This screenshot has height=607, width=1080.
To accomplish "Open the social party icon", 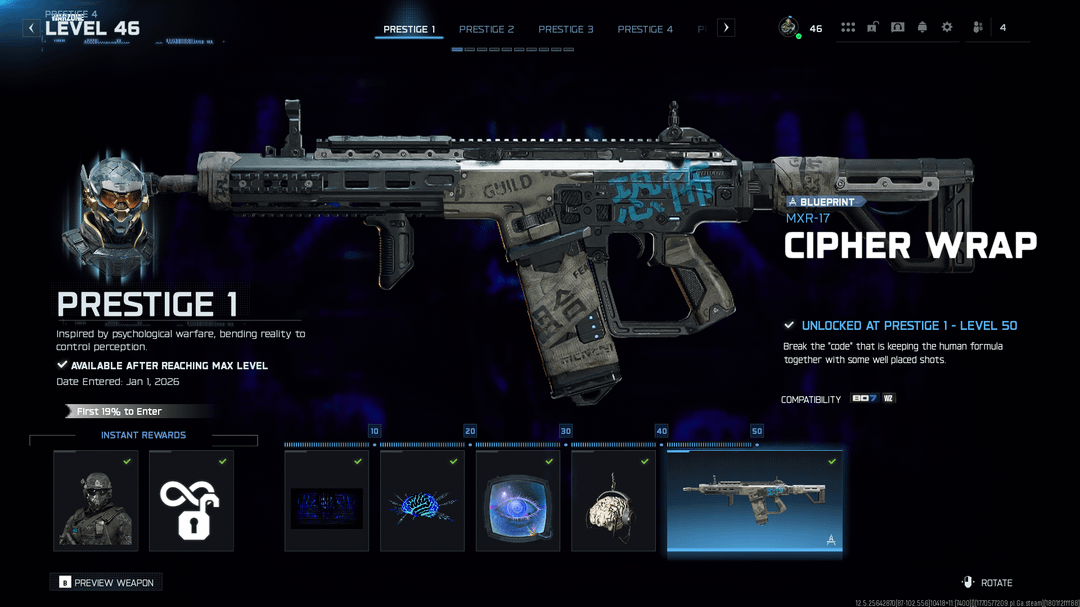I will tap(978, 28).
